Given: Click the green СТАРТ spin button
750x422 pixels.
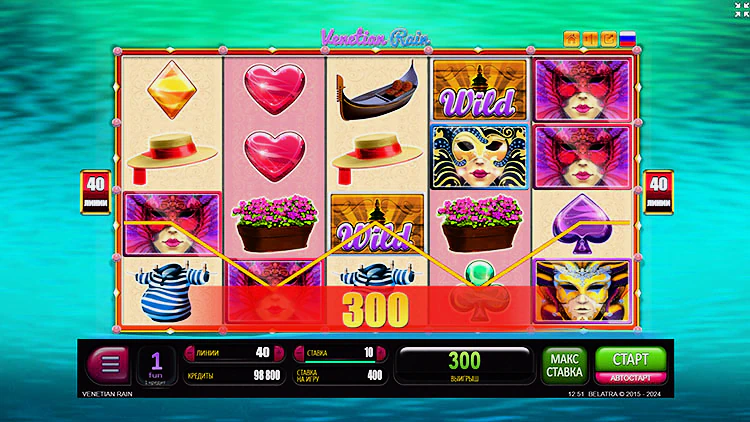Looking at the screenshot, I should tap(623, 359).
